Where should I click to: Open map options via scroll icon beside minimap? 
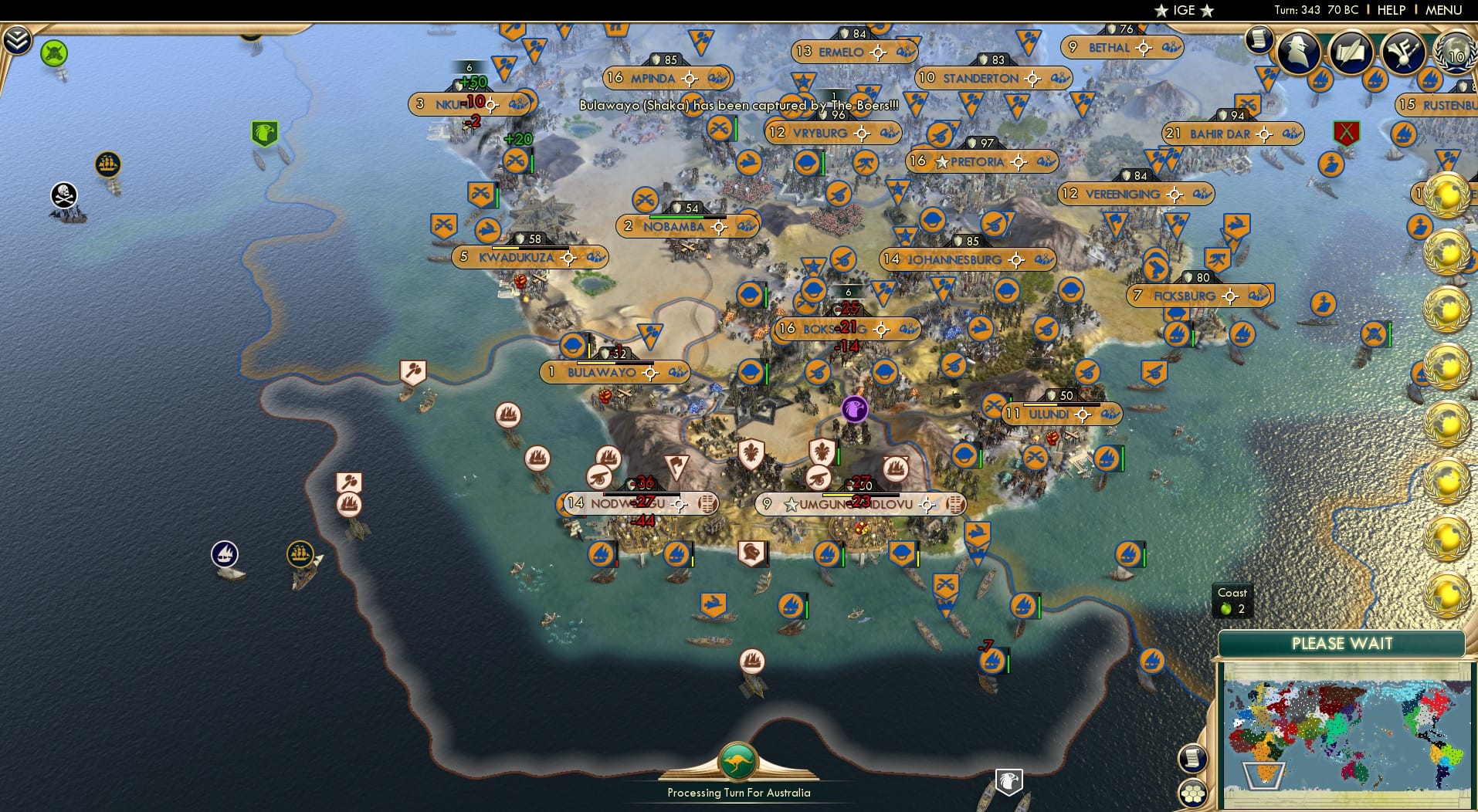point(1193,759)
